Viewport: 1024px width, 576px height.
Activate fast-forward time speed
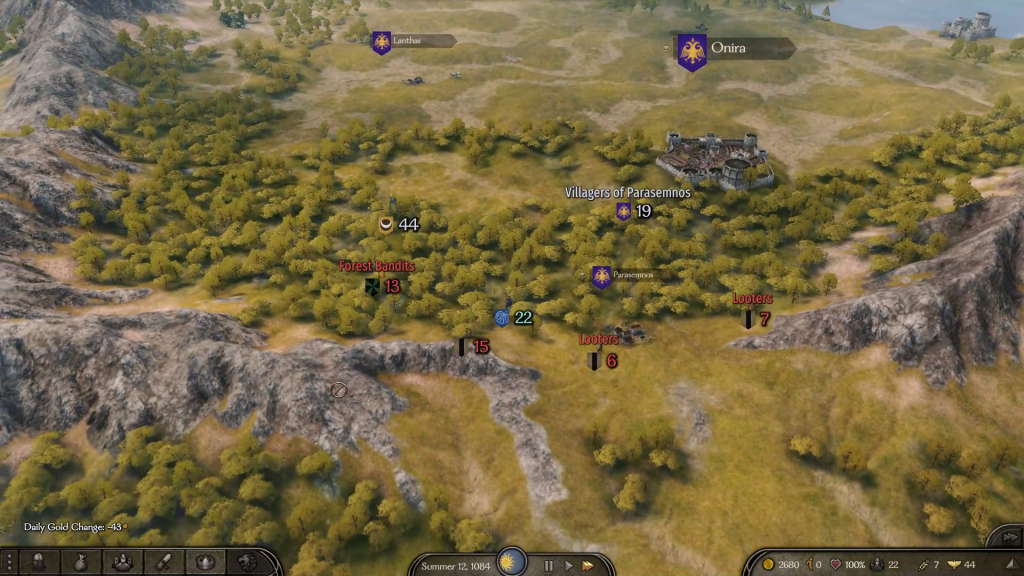click(x=588, y=565)
